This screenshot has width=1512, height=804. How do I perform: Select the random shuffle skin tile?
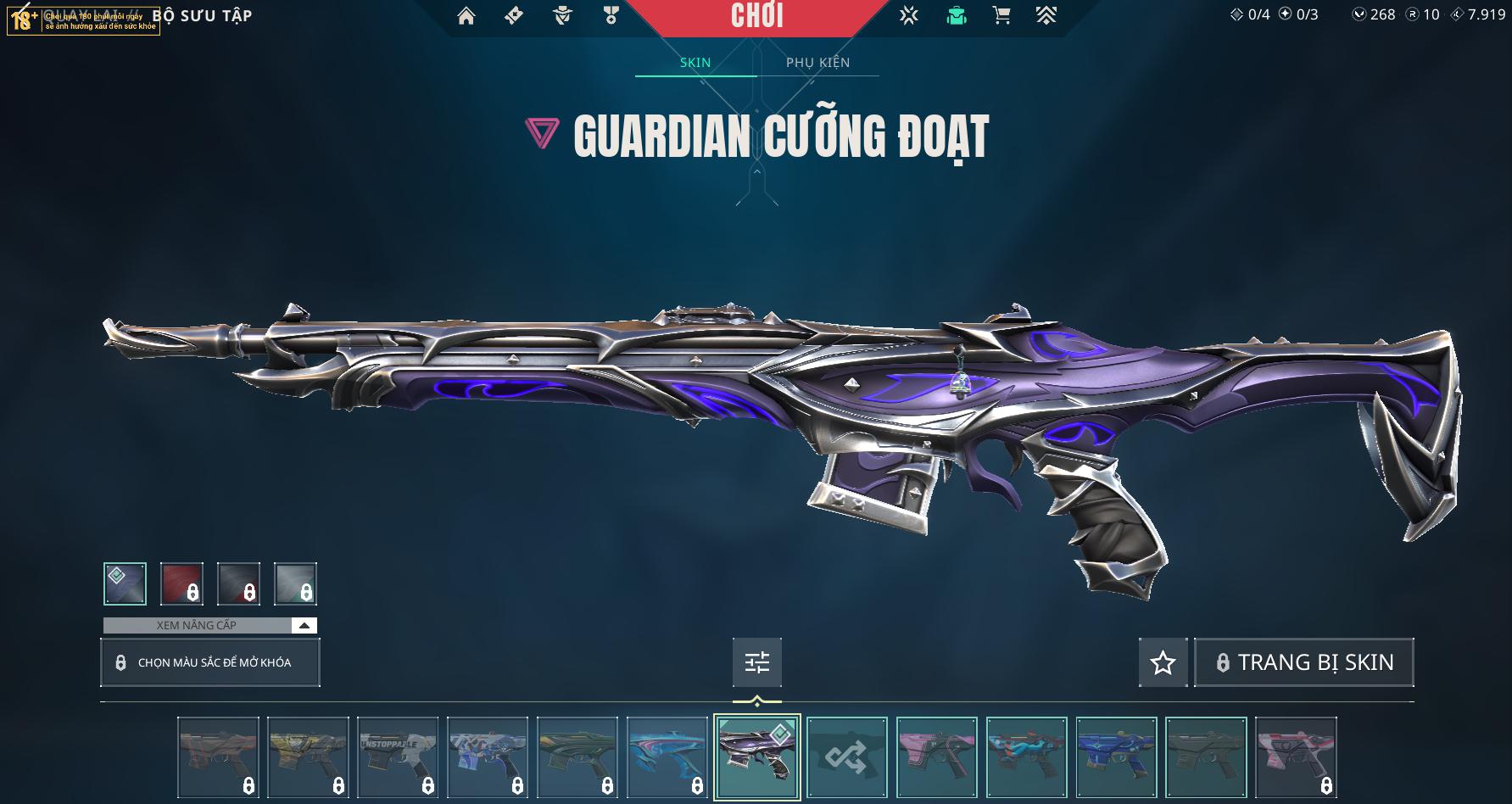click(846, 757)
